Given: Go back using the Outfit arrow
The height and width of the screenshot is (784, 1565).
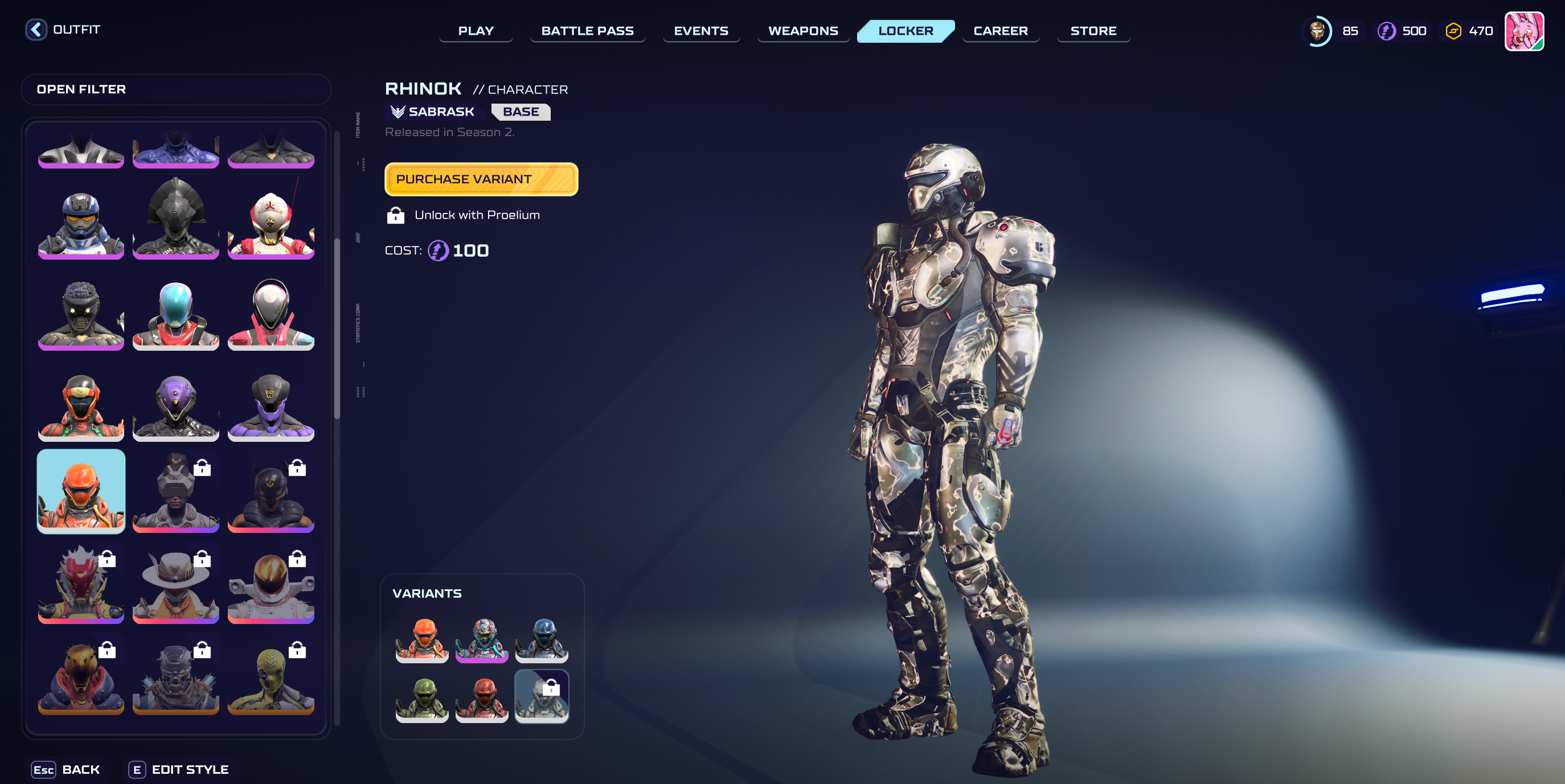Looking at the screenshot, I should (36, 30).
